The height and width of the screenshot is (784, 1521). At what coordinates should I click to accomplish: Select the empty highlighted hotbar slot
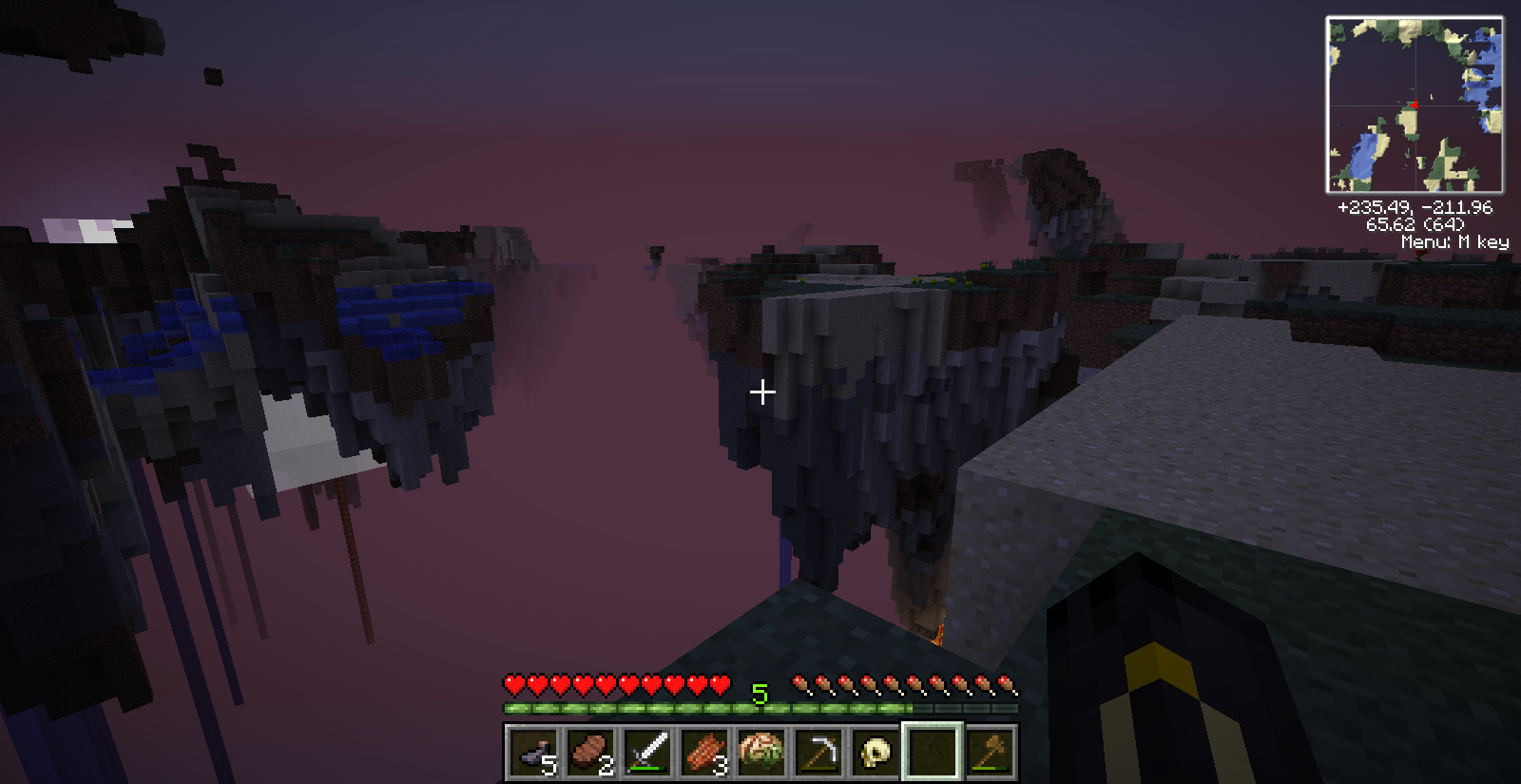[933, 753]
